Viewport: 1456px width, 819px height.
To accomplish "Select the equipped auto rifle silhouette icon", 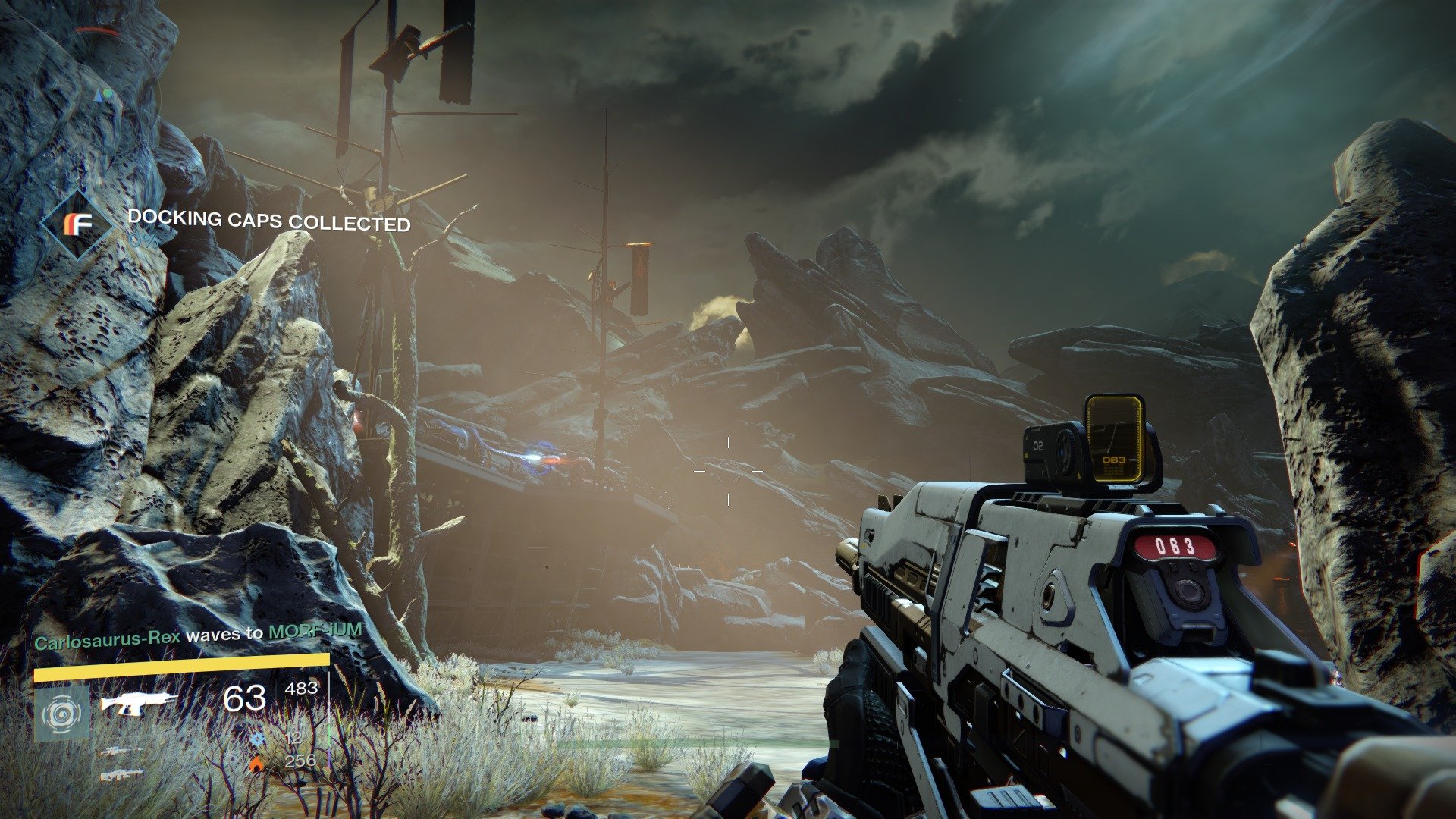I will tap(140, 705).
